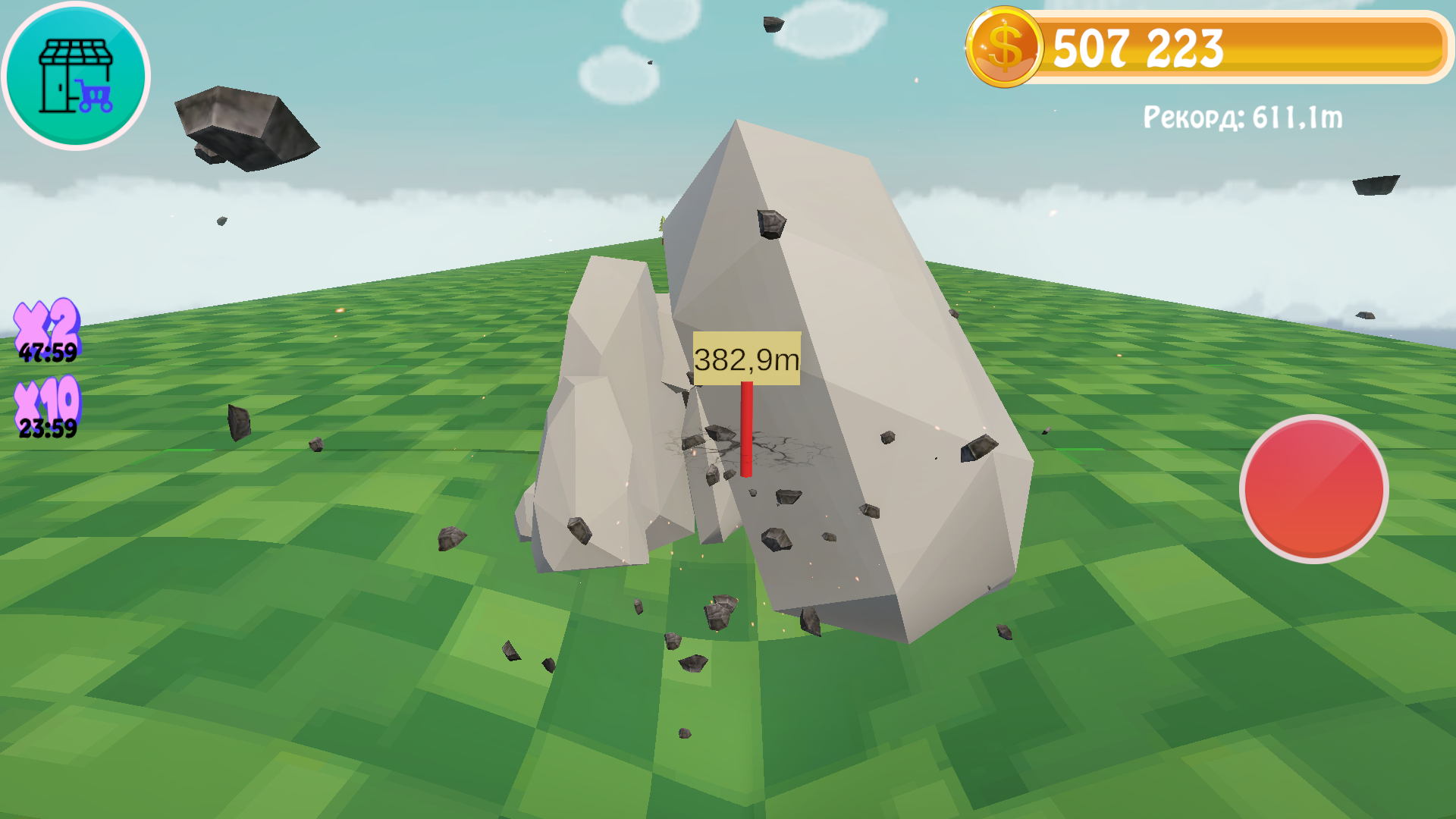Expand the coin balance bar
This screenshot has width=1456, height=819.
pyautogui.click(x=1251, y=47)
